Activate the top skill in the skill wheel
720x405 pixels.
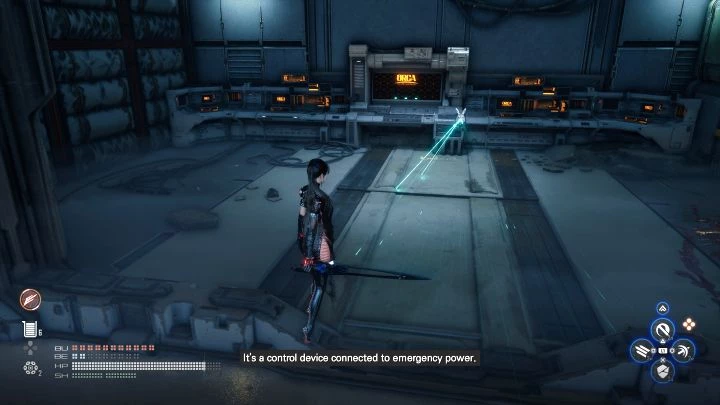coord(660,329)
